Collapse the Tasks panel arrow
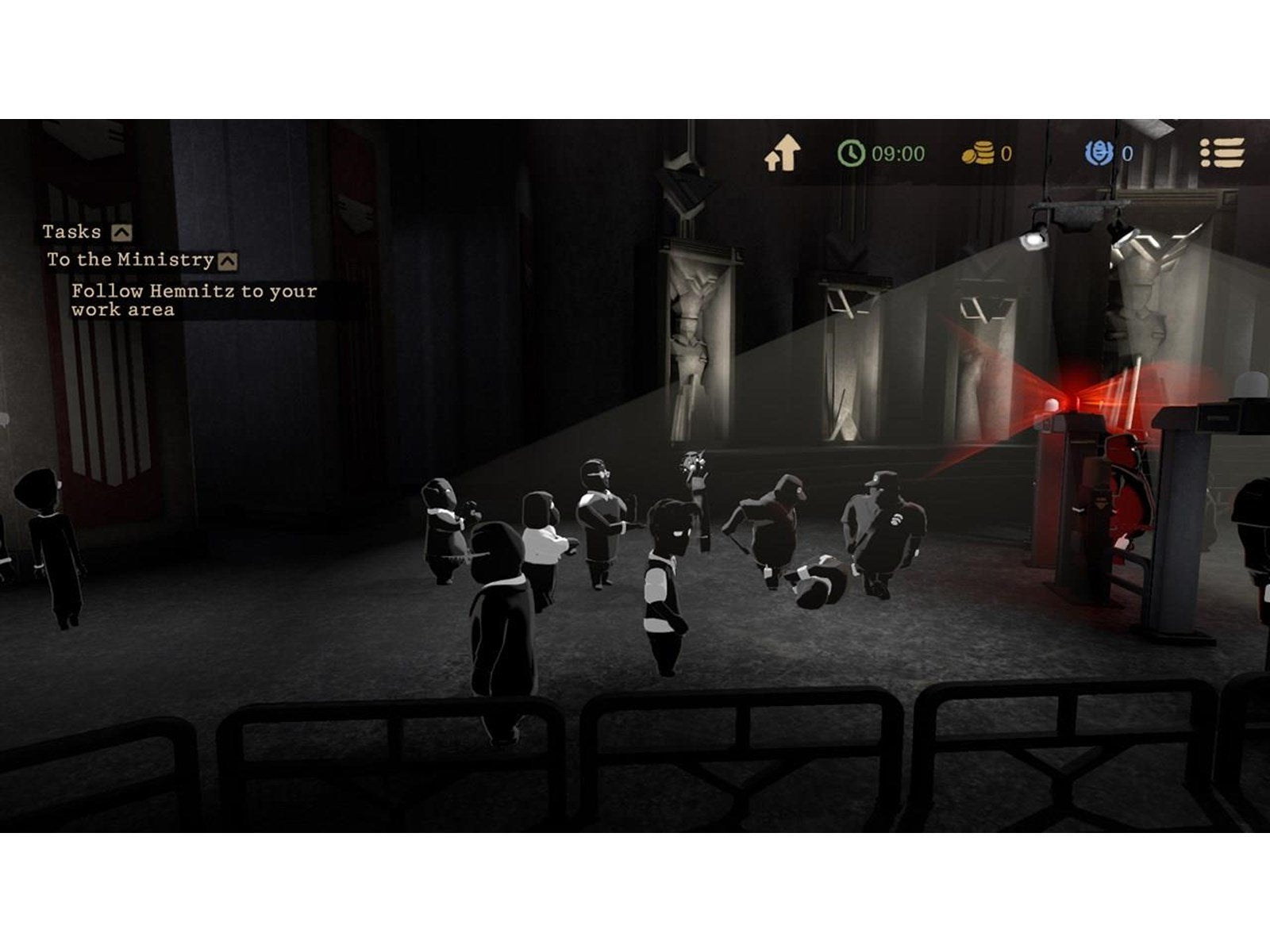1270x952 pixels. [121, 232]
